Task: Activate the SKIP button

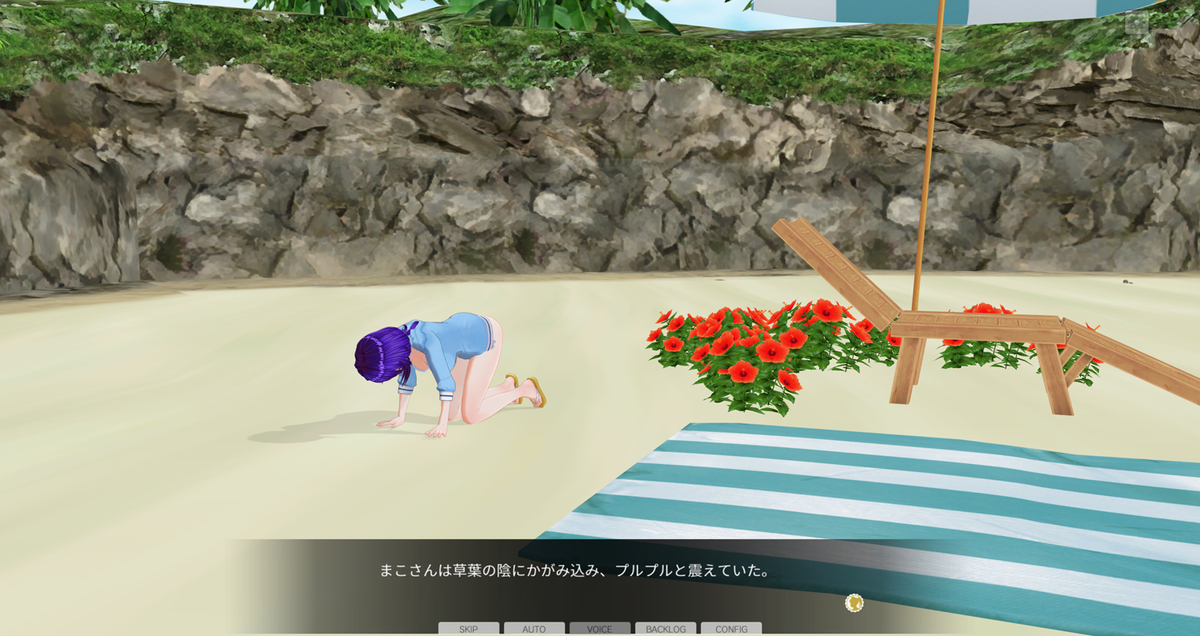Action: [x=468, y=629]
